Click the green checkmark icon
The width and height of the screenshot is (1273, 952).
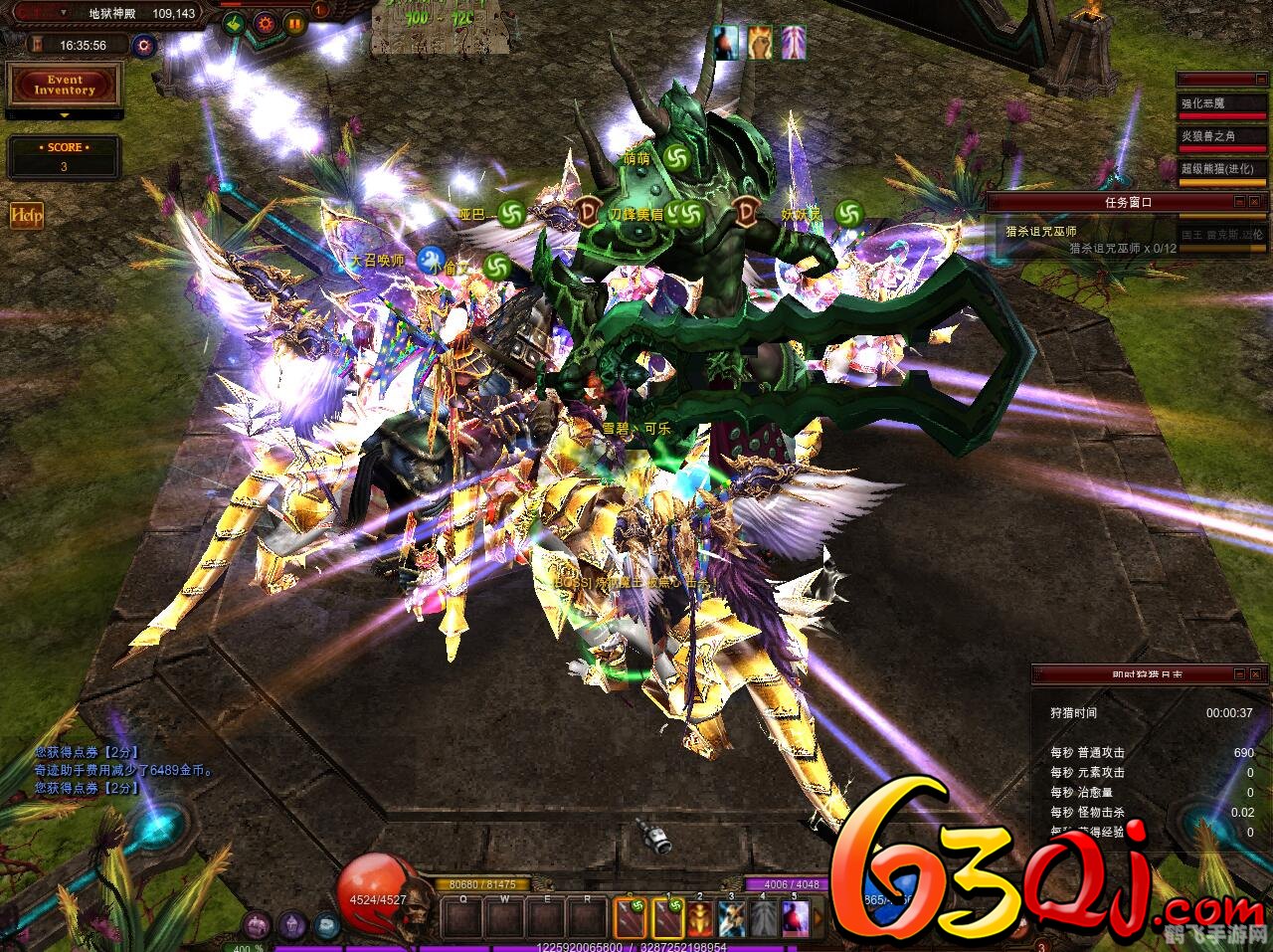click(x=235, y=23)
